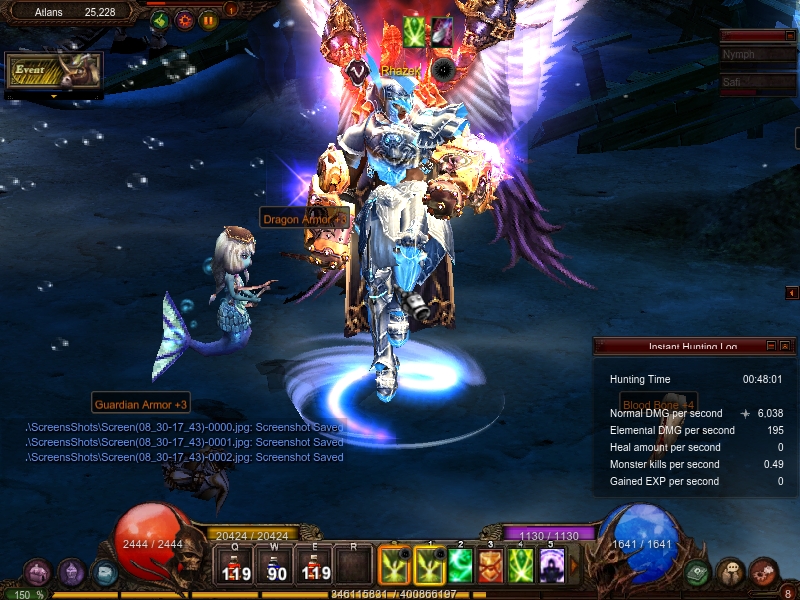Pause auto-hunting with the orange pause button
Viewport: 800px width, 600px height.
(x=209, y=20)
